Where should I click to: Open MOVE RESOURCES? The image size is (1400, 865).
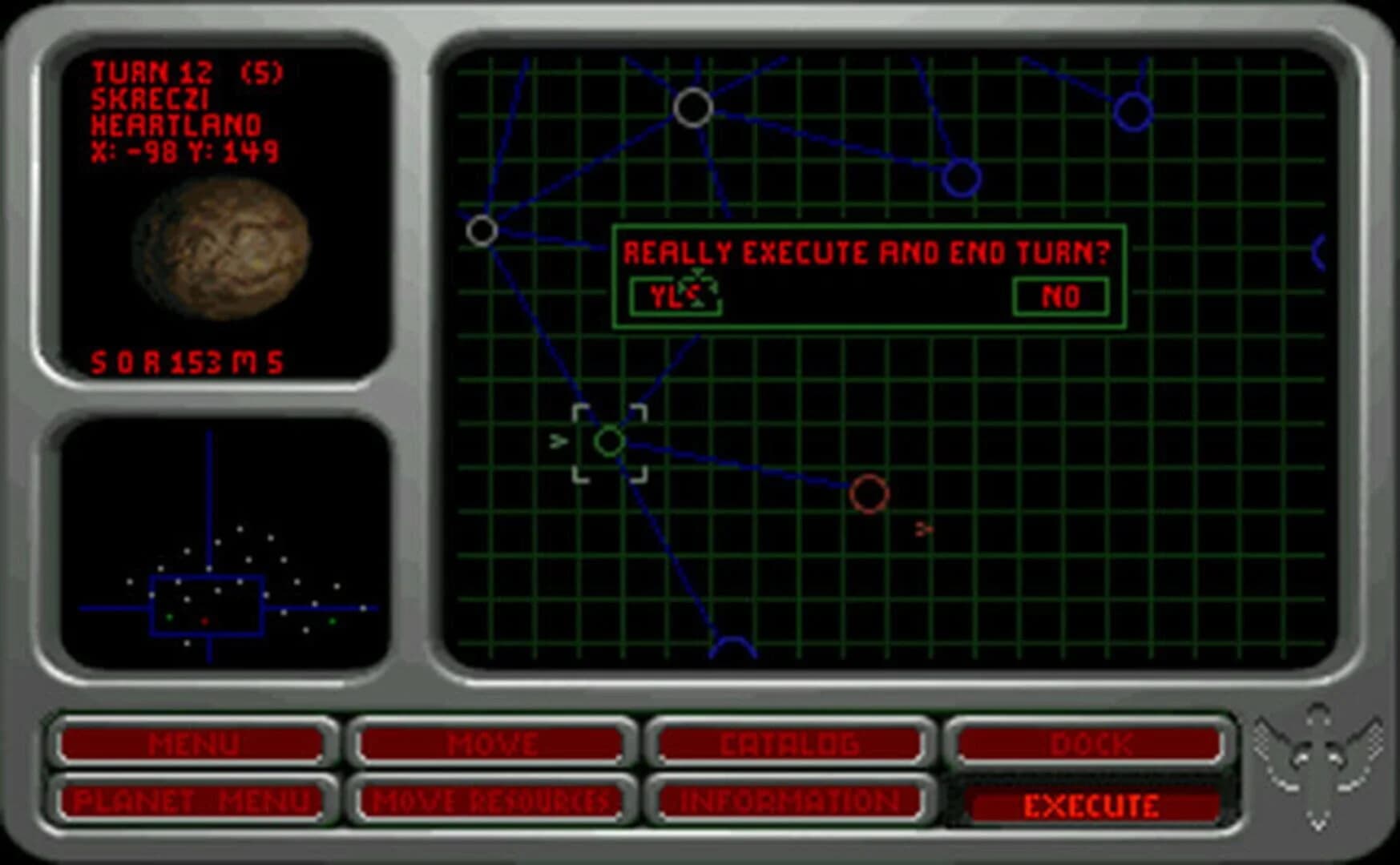494,799
